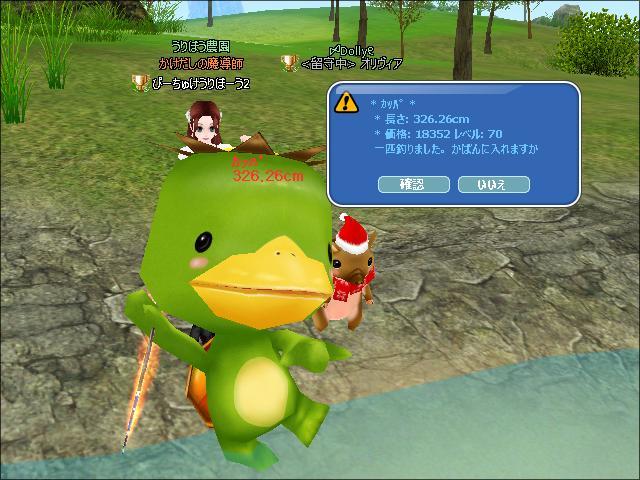Viewport: 640px width, 480px height.
Task: Decline with the いいえ button
Action: (493, 184)
